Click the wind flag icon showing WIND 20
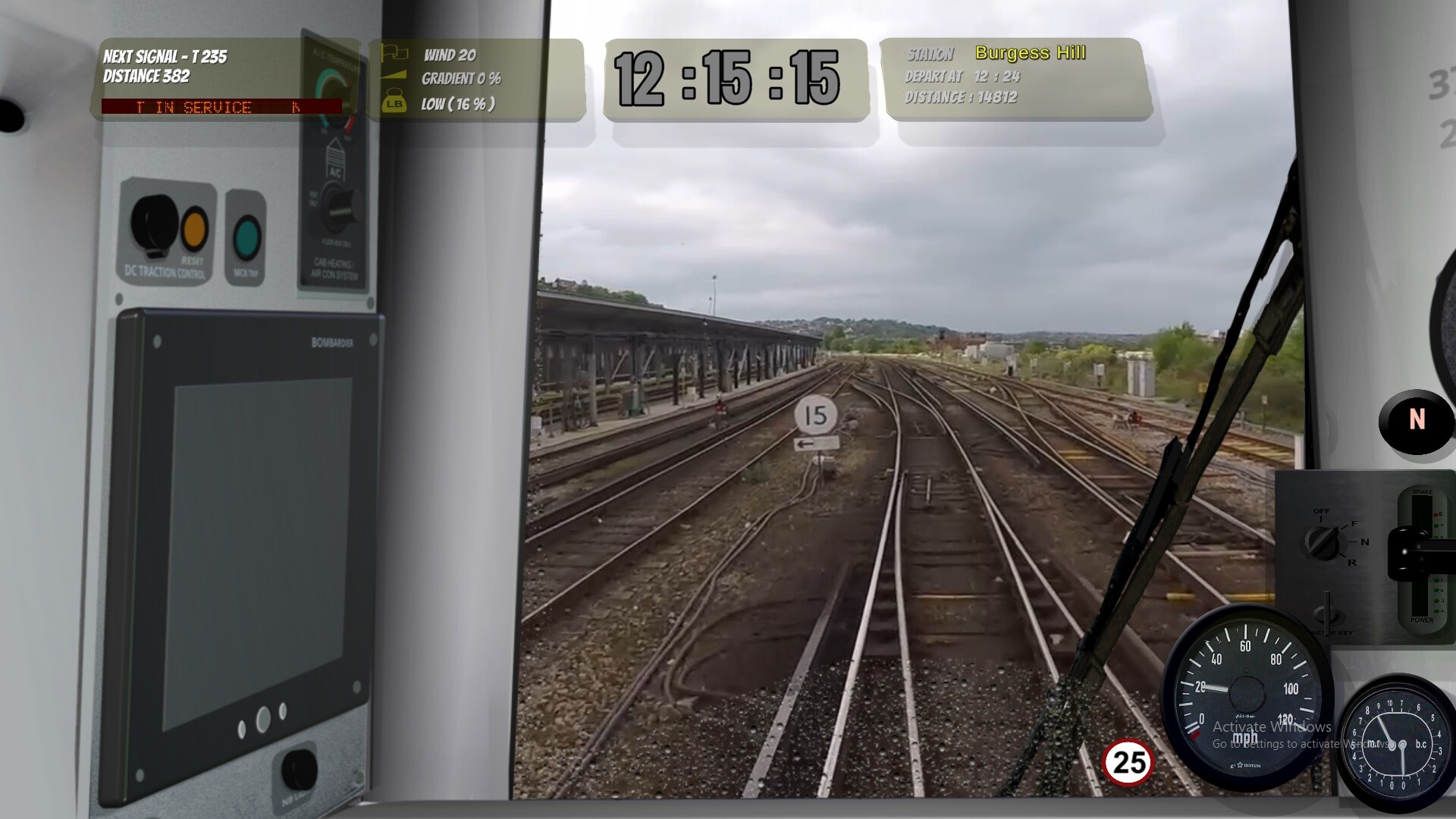Screen dimensions: 1456x819 (x=394, y=53)
